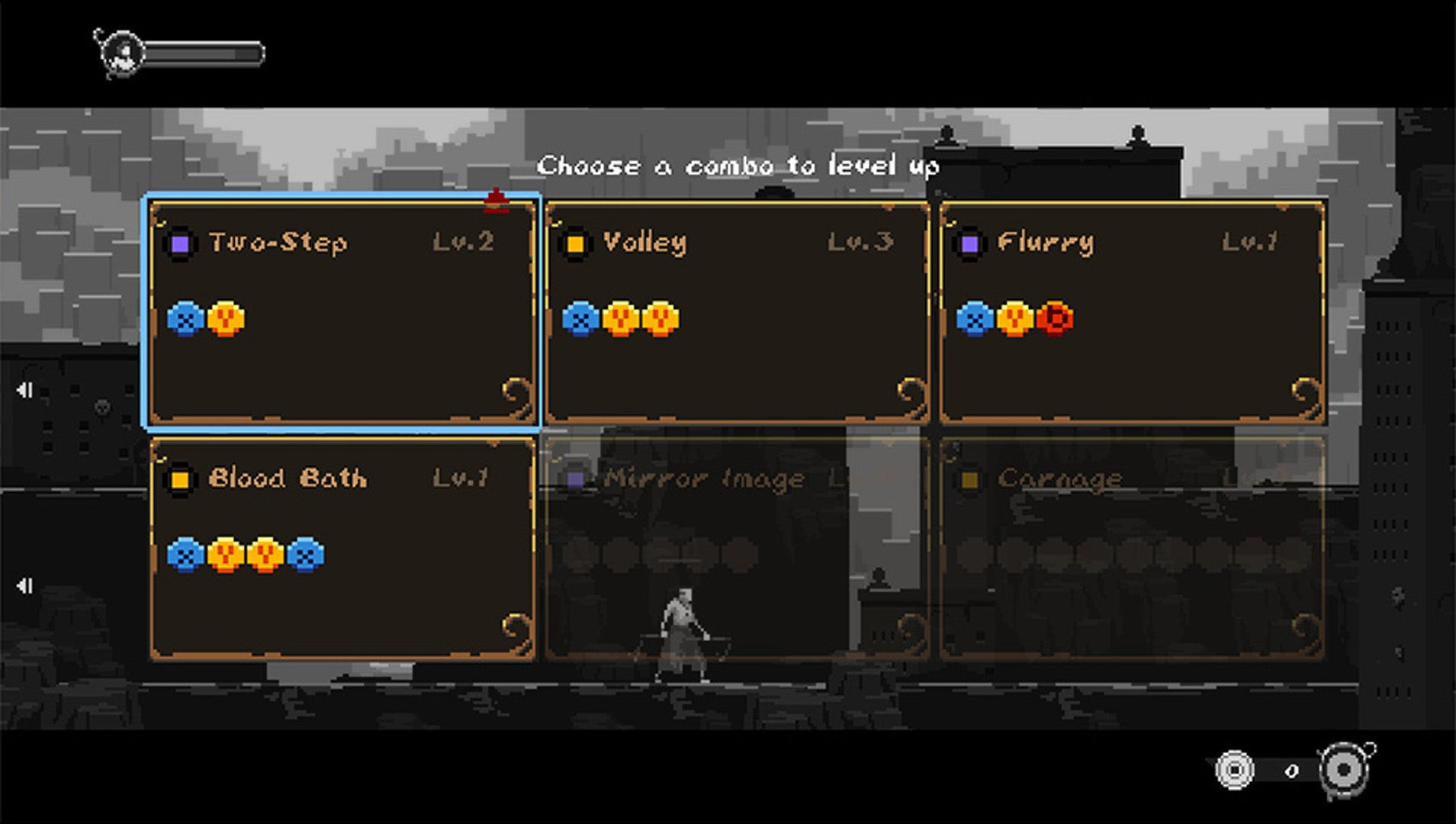Choose the Two-Step combo card
This screenshot has height=824, width=1456.
342,313
